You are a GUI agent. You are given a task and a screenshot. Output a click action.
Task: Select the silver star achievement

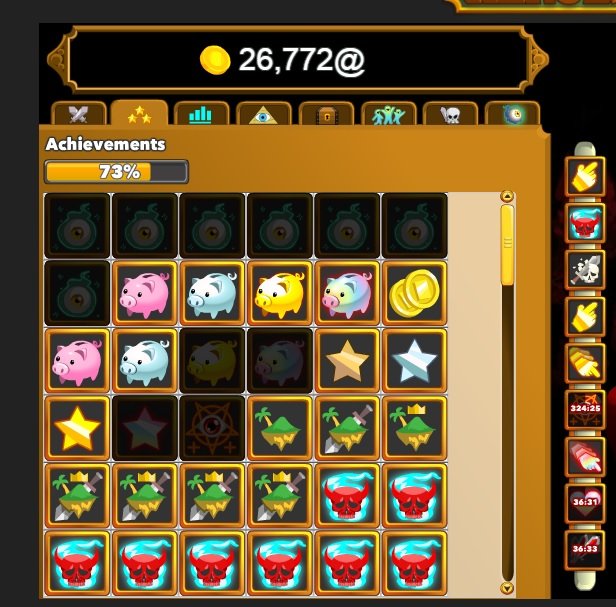(413, 360)
